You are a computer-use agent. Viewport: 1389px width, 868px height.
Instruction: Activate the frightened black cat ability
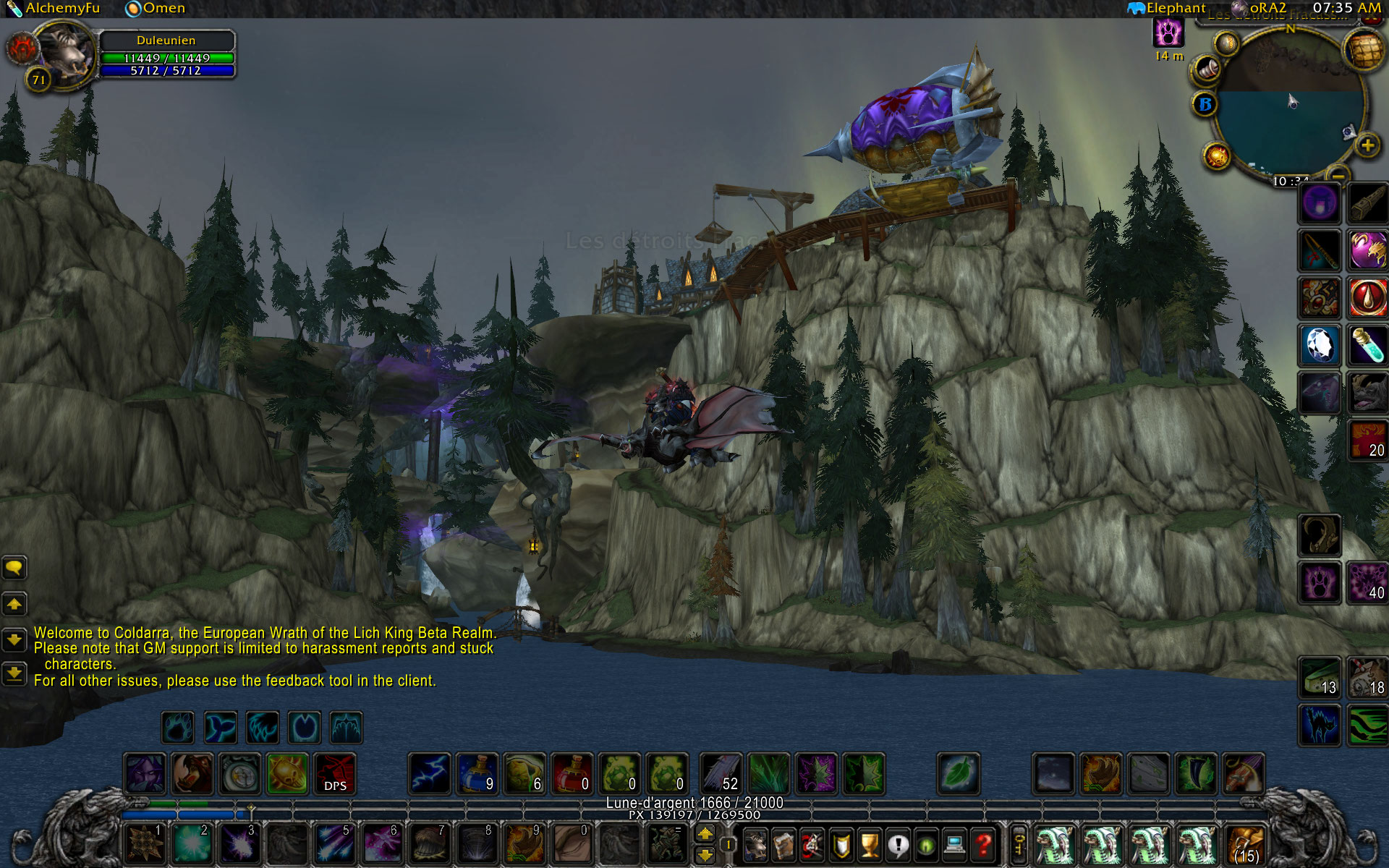[1319, 725]
